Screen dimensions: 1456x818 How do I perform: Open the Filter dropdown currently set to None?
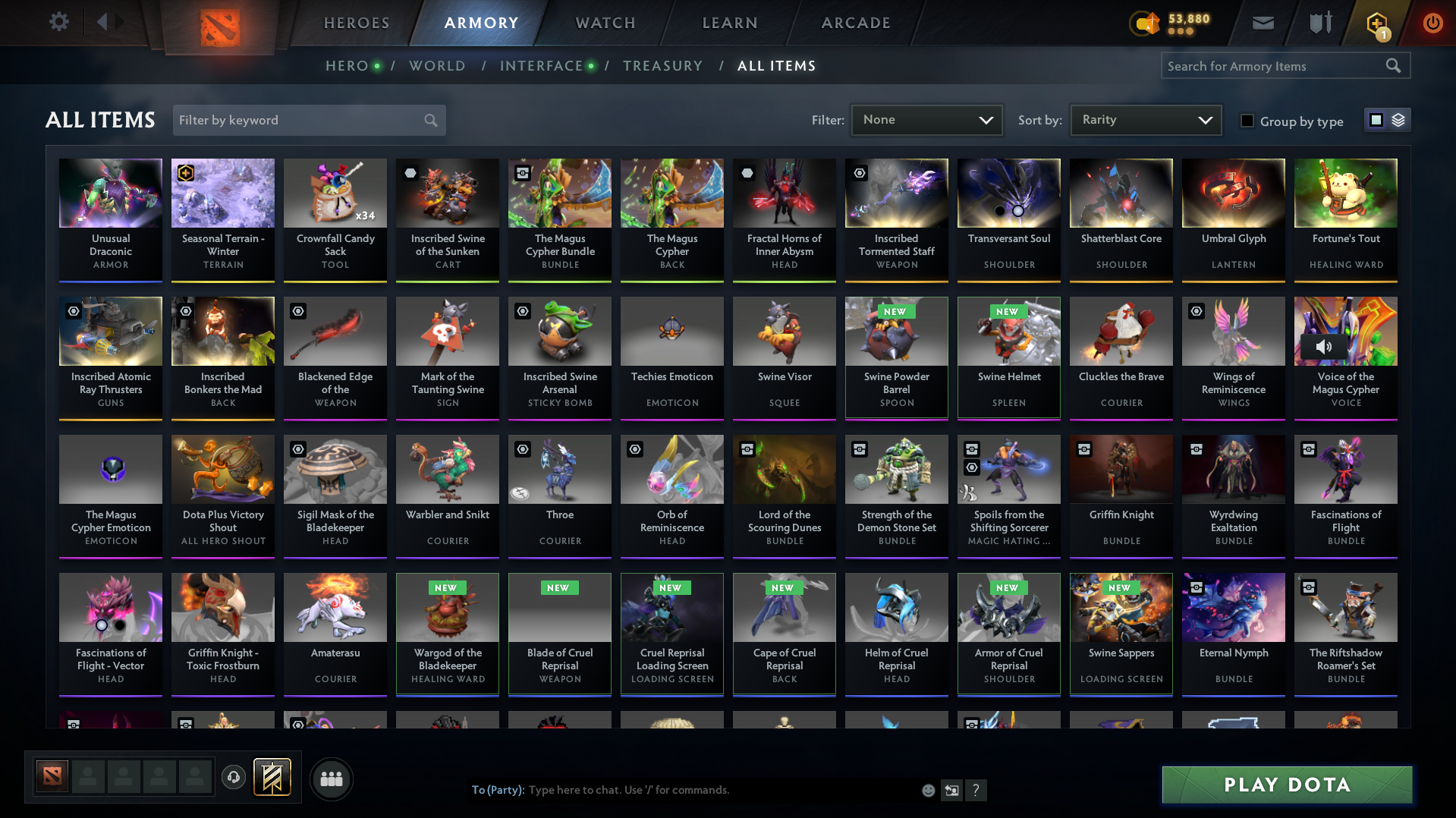tap(926, 119)
